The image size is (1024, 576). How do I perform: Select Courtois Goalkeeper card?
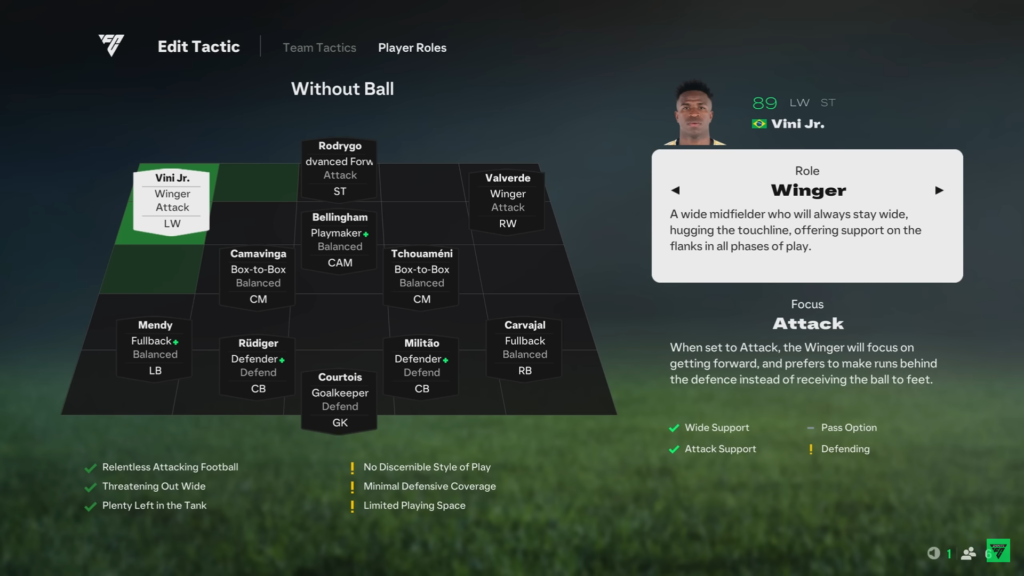click(x=340, y=400)
